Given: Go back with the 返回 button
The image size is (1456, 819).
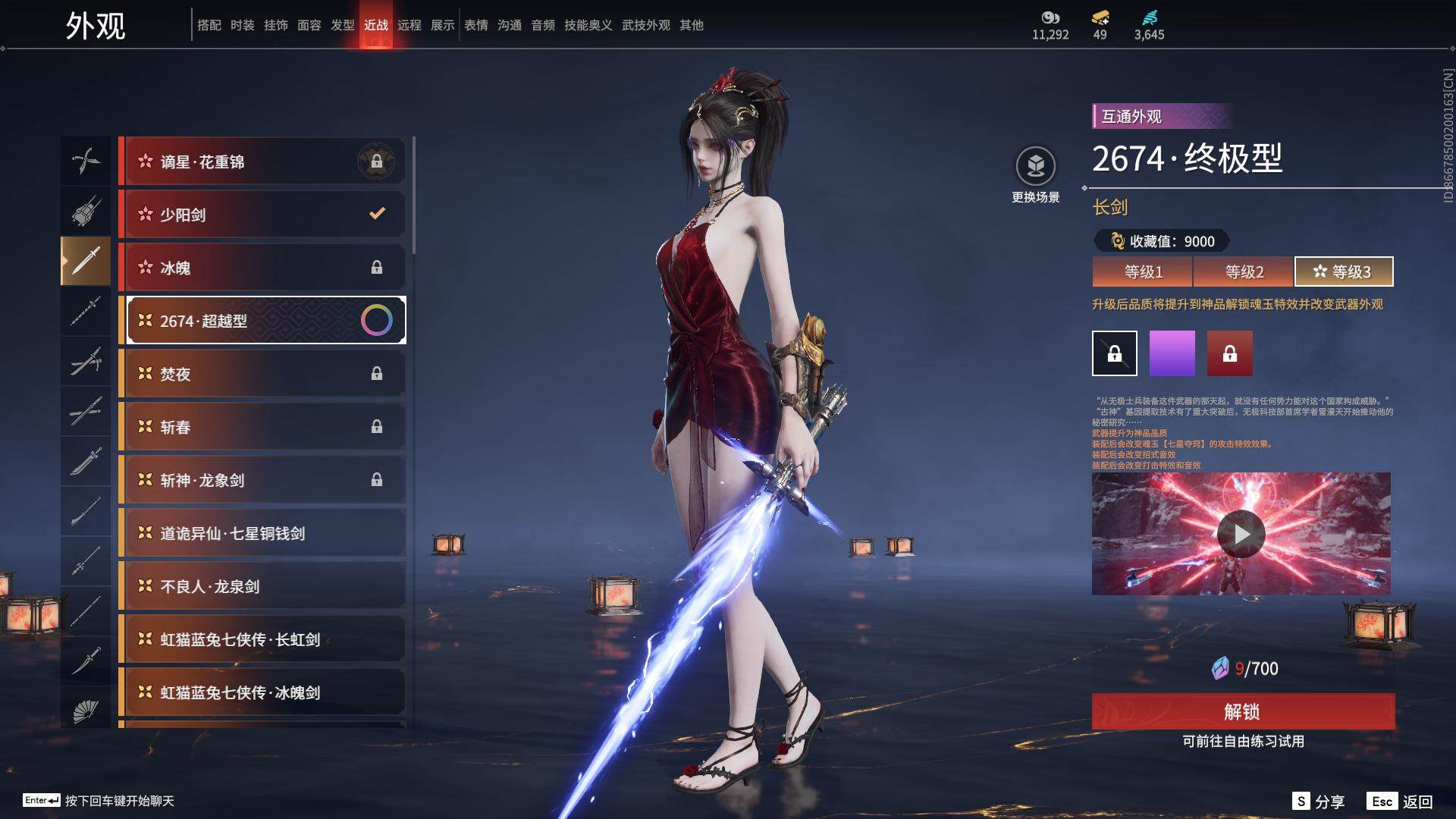Looking at the screenshot, I should 1400,802.
